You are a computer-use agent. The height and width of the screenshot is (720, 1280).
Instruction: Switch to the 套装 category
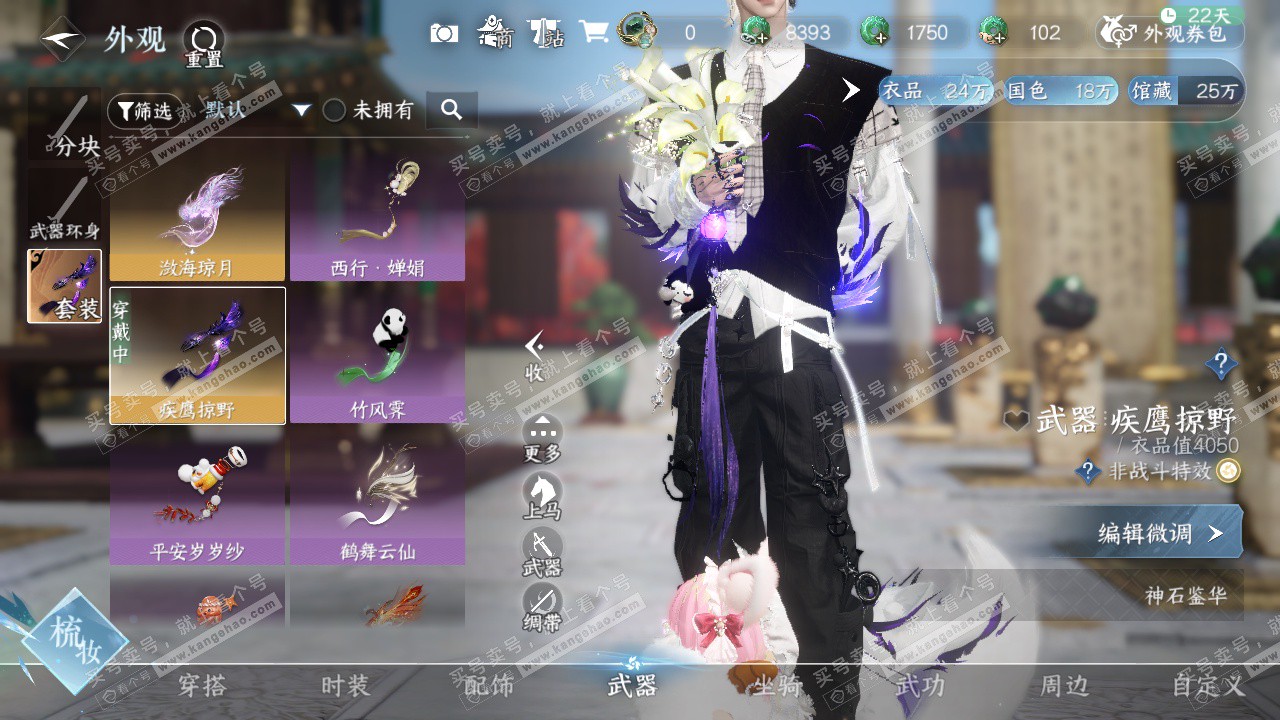(x=65, y=286)
